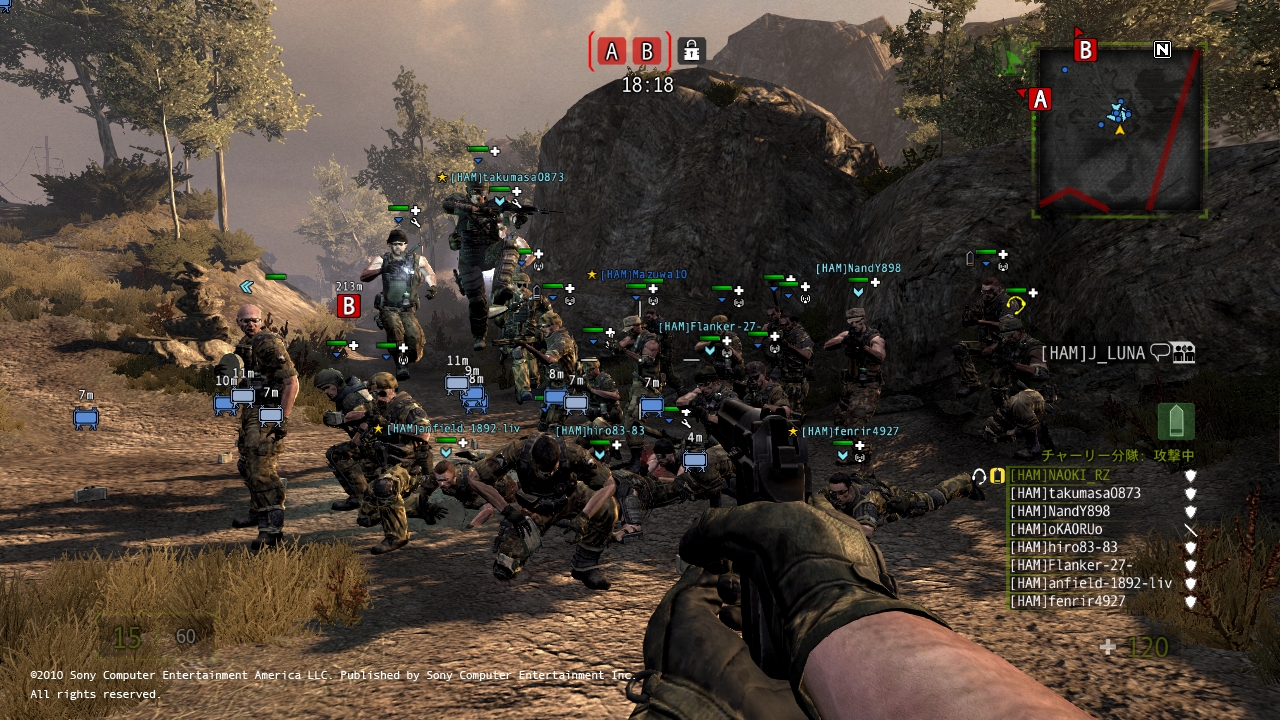Click the padlock icon beside the objectives
The height and width of the screenshot is (720, 1280).
691,50
